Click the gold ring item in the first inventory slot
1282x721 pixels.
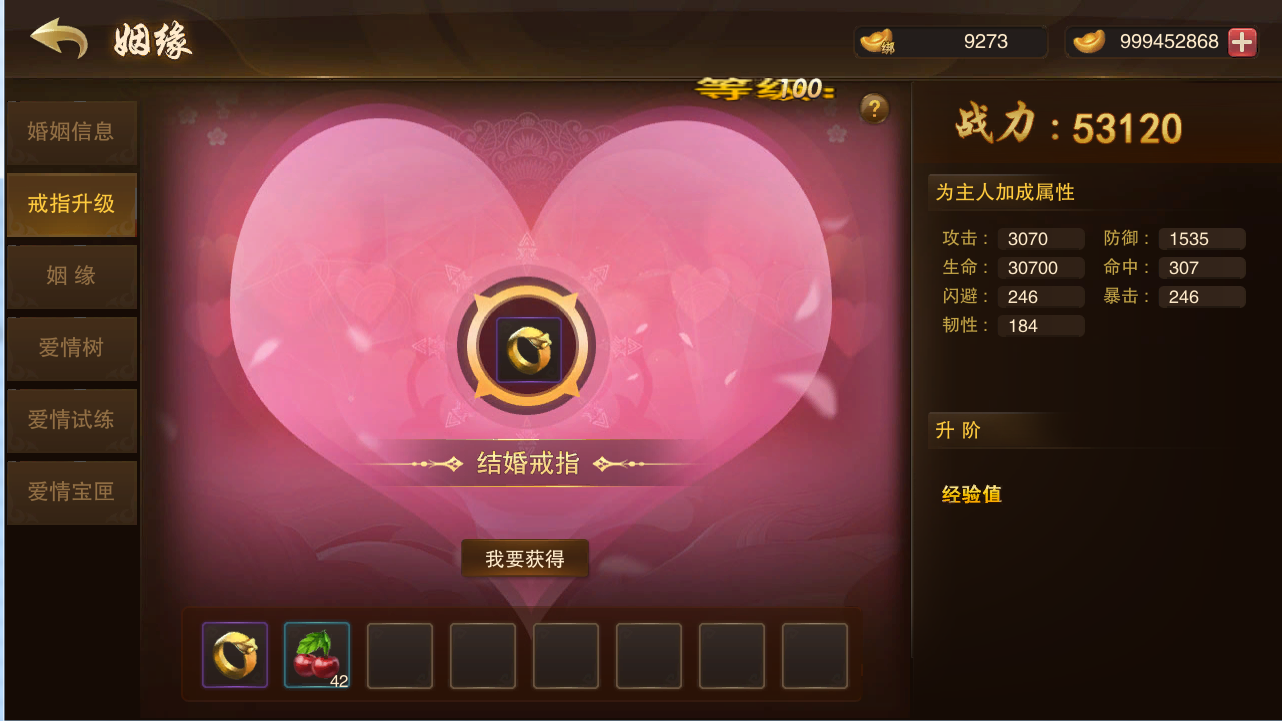[234, 655]
